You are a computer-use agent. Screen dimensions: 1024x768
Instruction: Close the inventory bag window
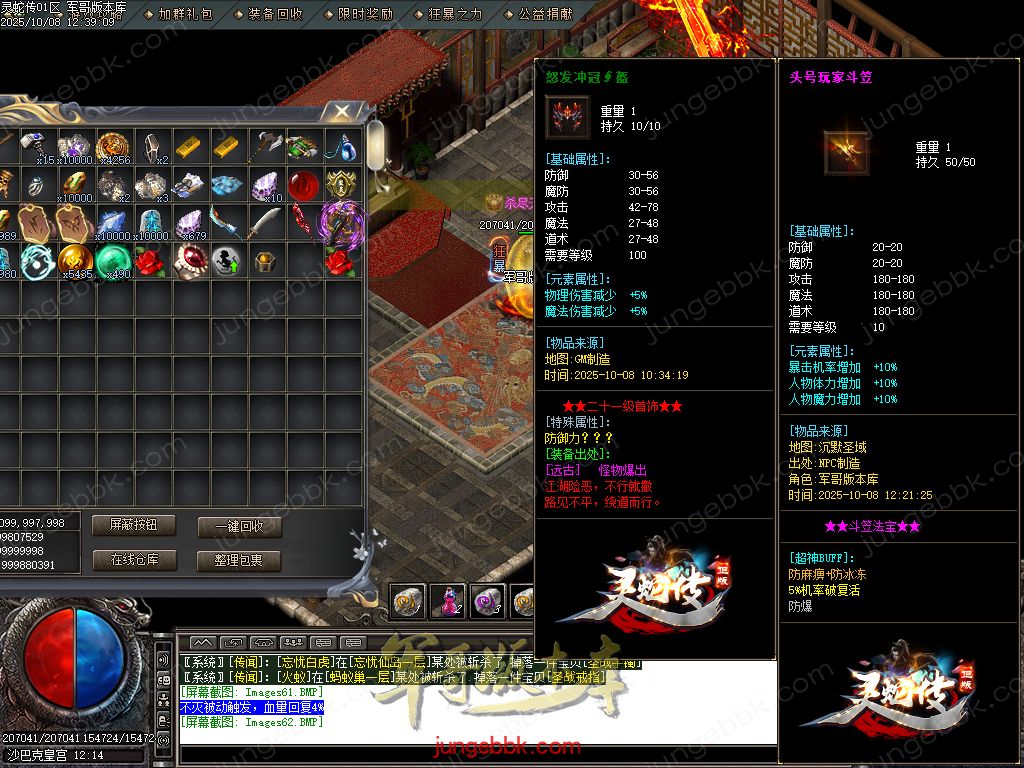point(342,111)
